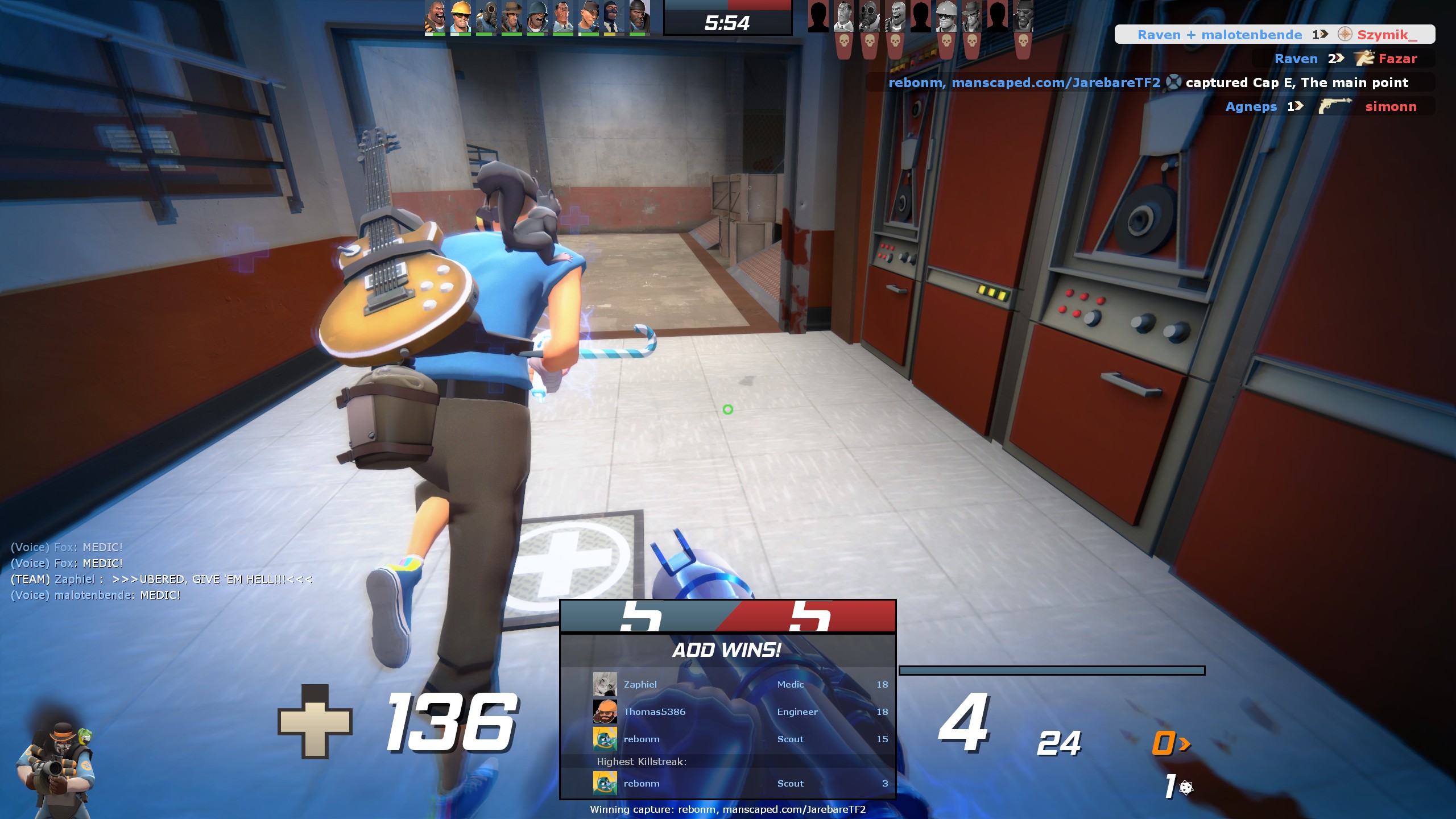Select the BLU Scout portrait in the team bar
This screenshot has height=819, width=1456.
pos(588,16)
